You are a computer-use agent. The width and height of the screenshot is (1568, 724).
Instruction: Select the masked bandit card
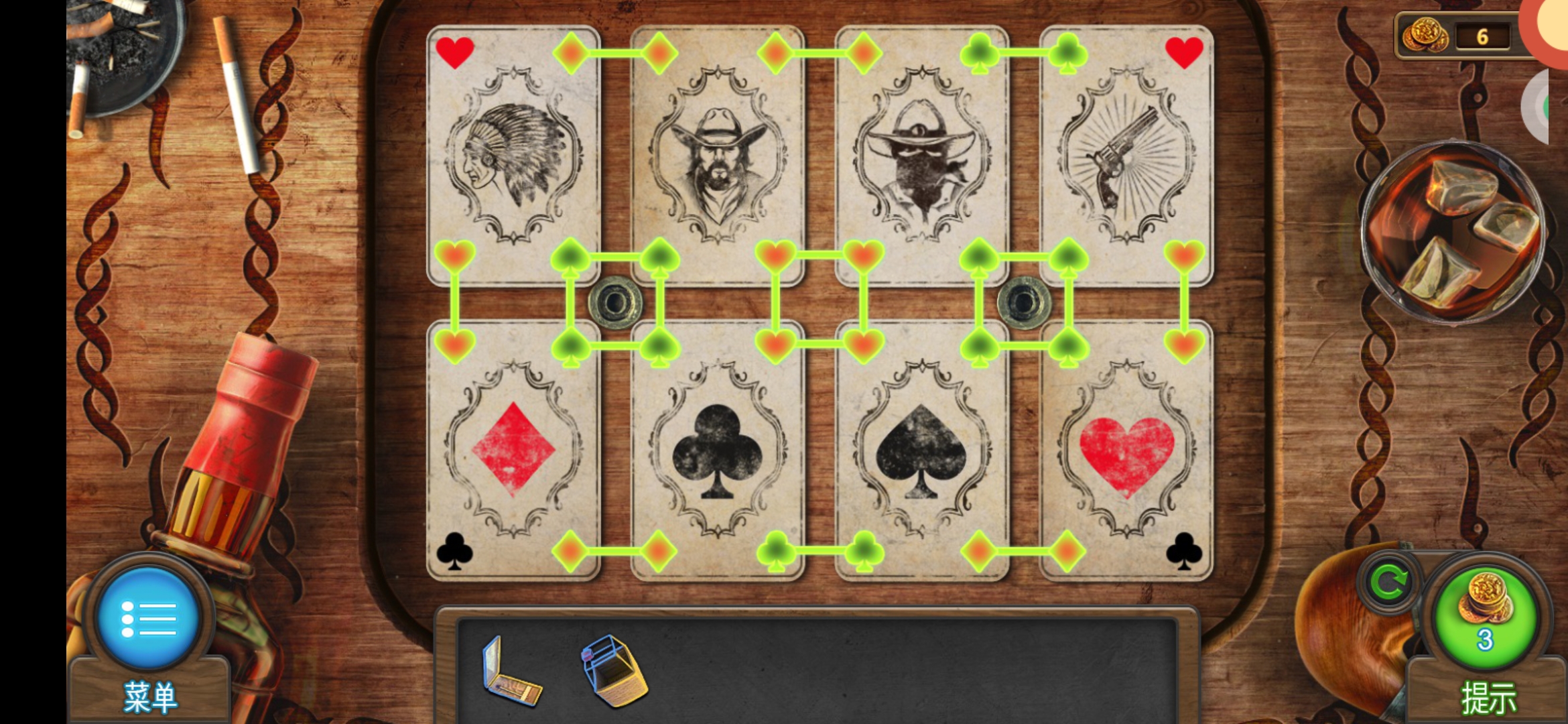(x=922, y=156)
